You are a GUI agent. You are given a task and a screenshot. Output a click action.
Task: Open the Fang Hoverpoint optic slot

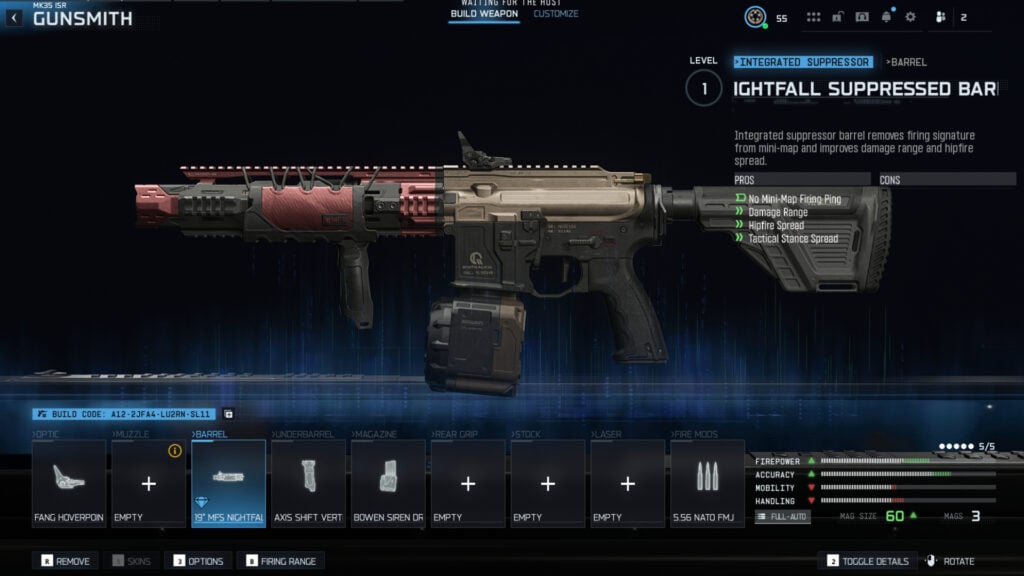pyautogui.click(x=69, y=483)
